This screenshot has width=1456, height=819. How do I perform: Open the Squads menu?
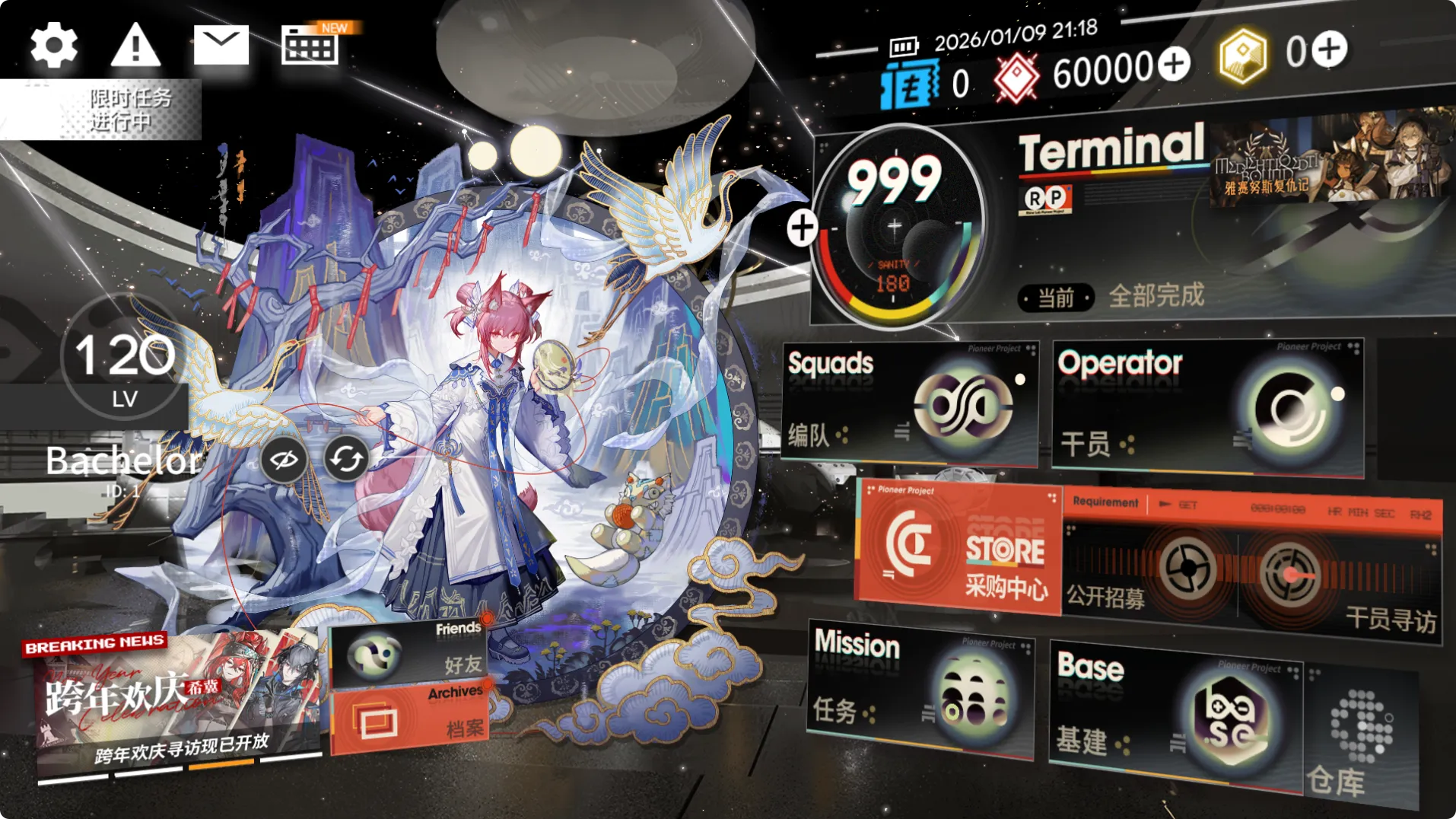[x=909, y=403]
